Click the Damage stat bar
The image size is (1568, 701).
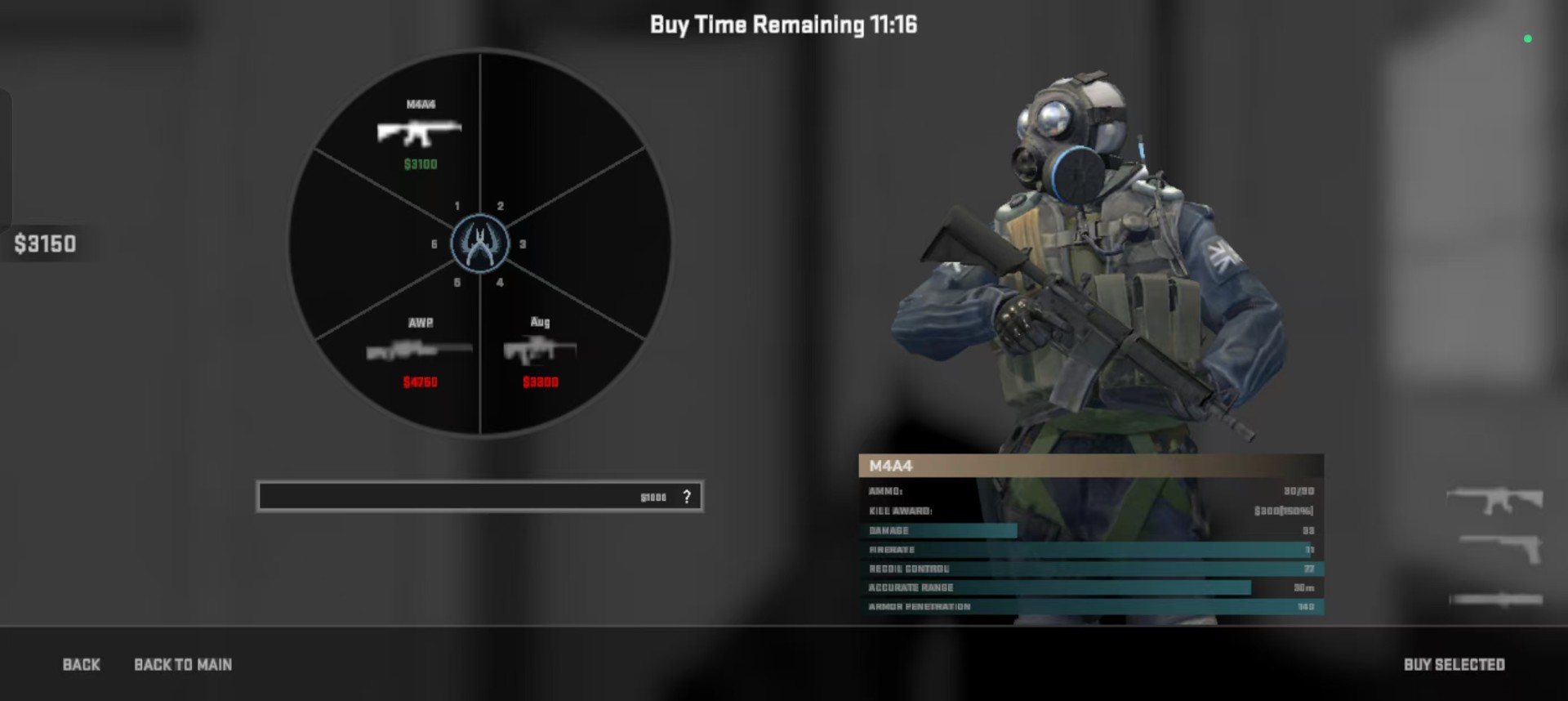(939, 529)
